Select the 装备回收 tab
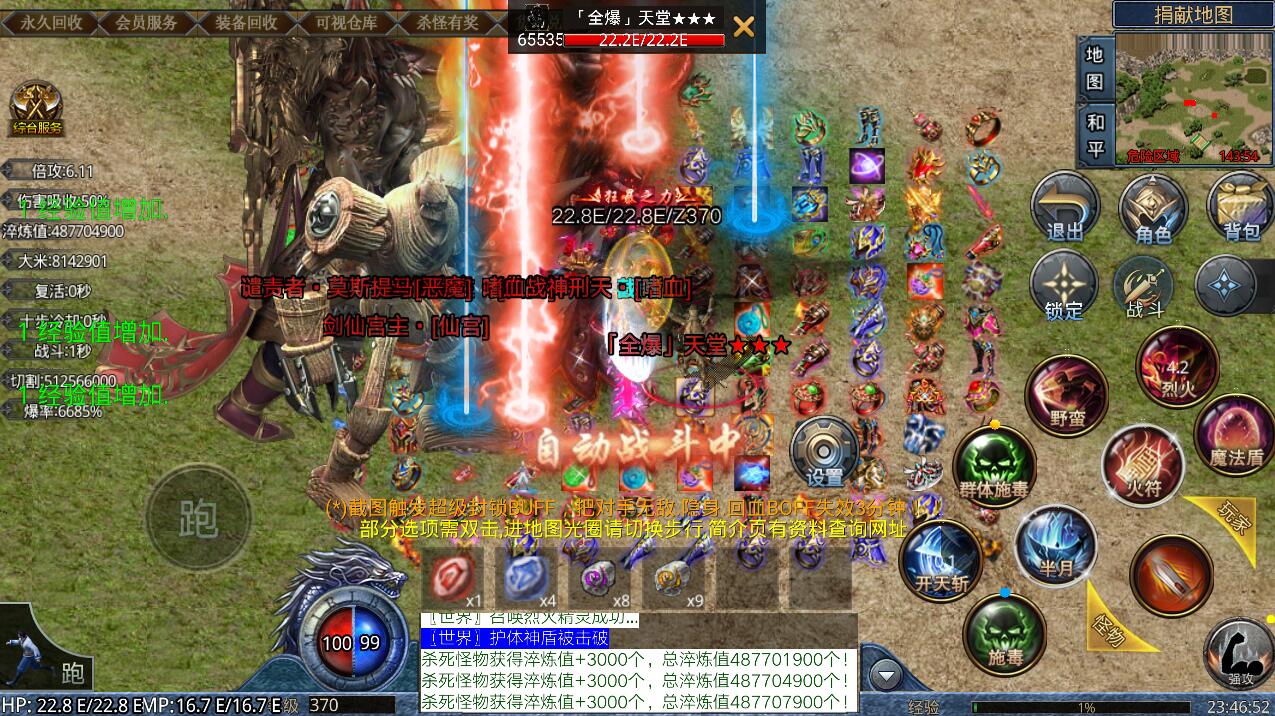Viewport: 1275px width, 716px height. [x=246, y=21]
